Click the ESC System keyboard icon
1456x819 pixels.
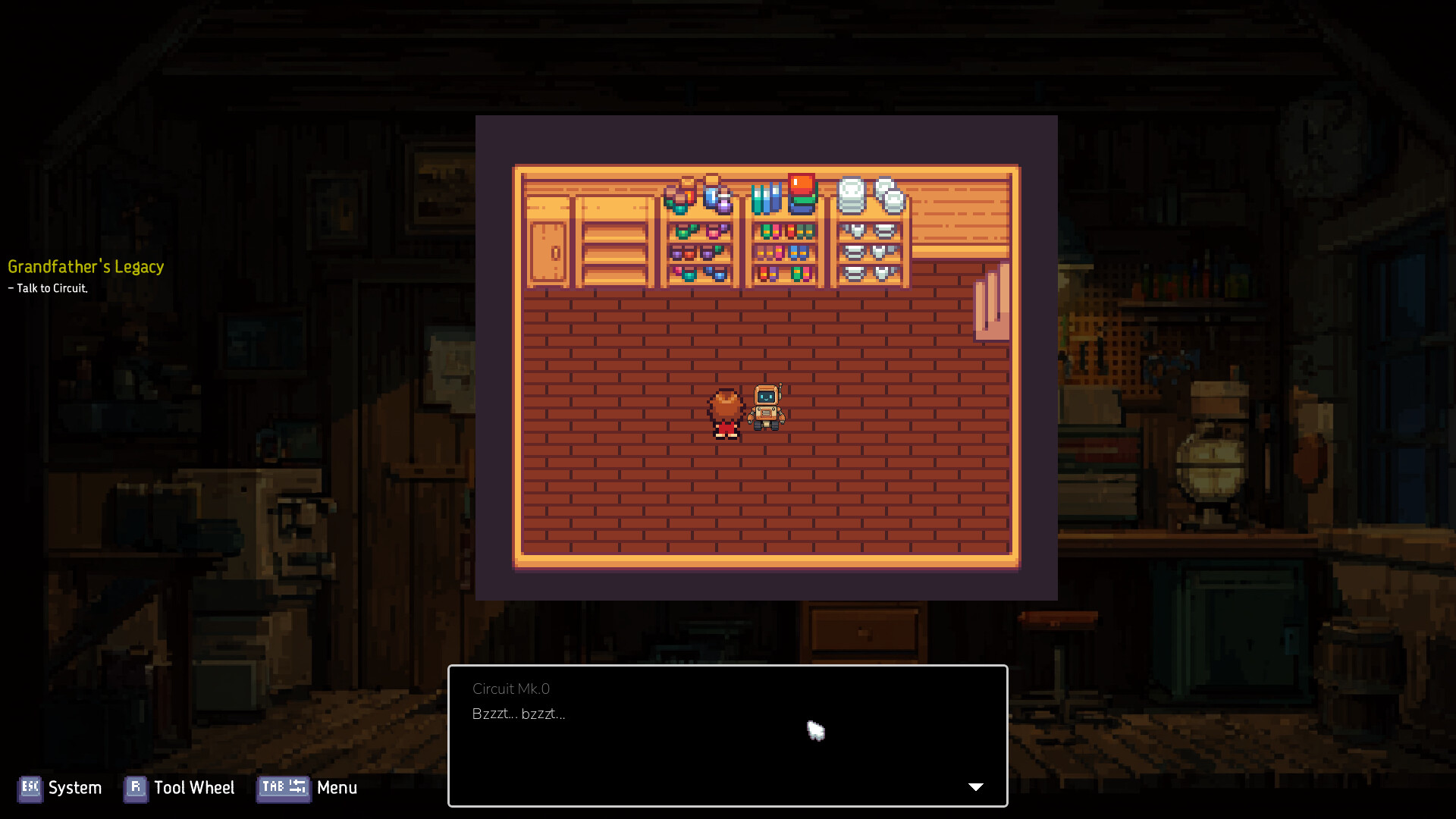[30, 789]
